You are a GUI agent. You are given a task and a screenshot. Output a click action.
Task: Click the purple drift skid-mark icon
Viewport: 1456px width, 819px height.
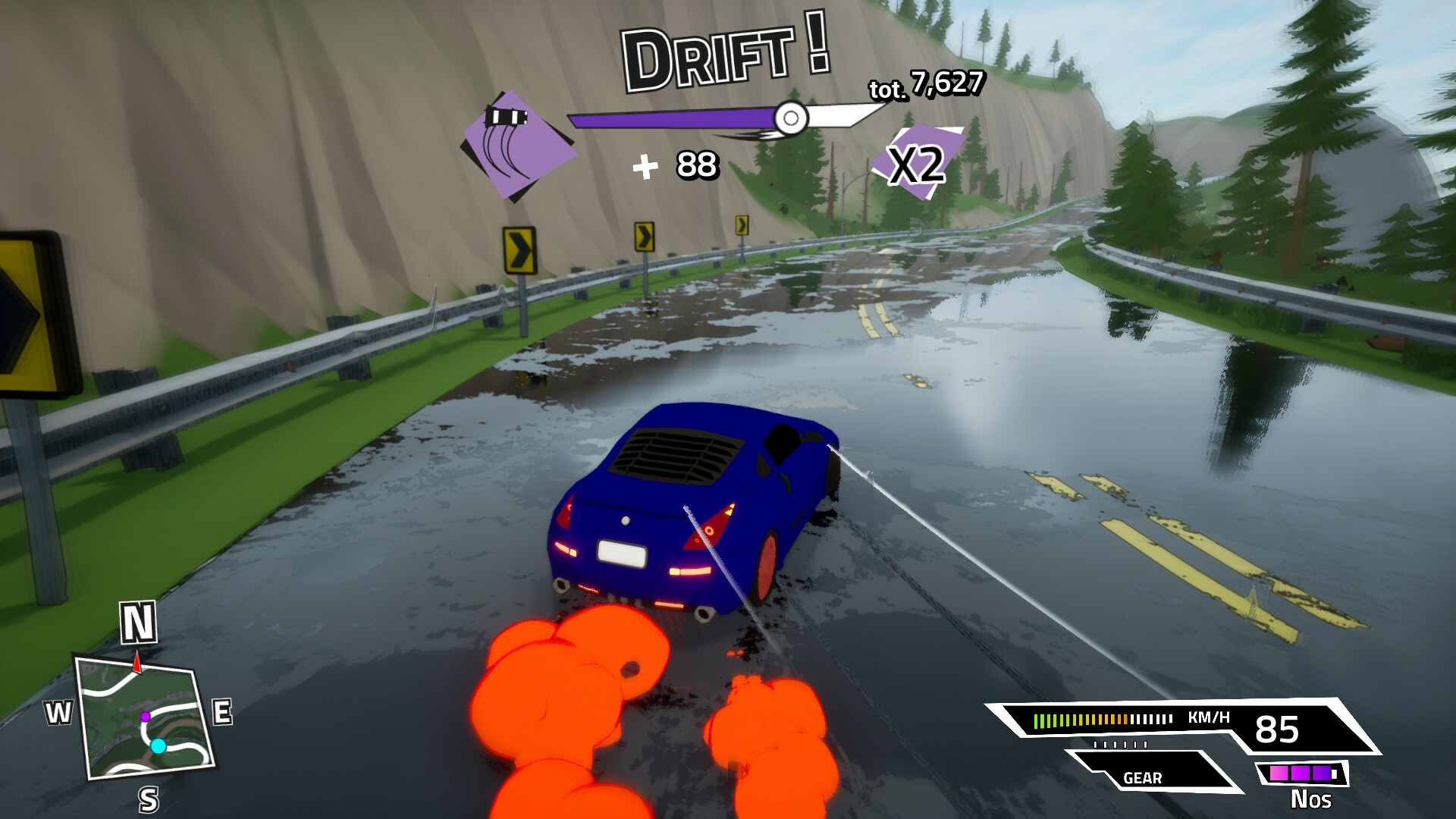pyautogui.click(x=519, y=145)
